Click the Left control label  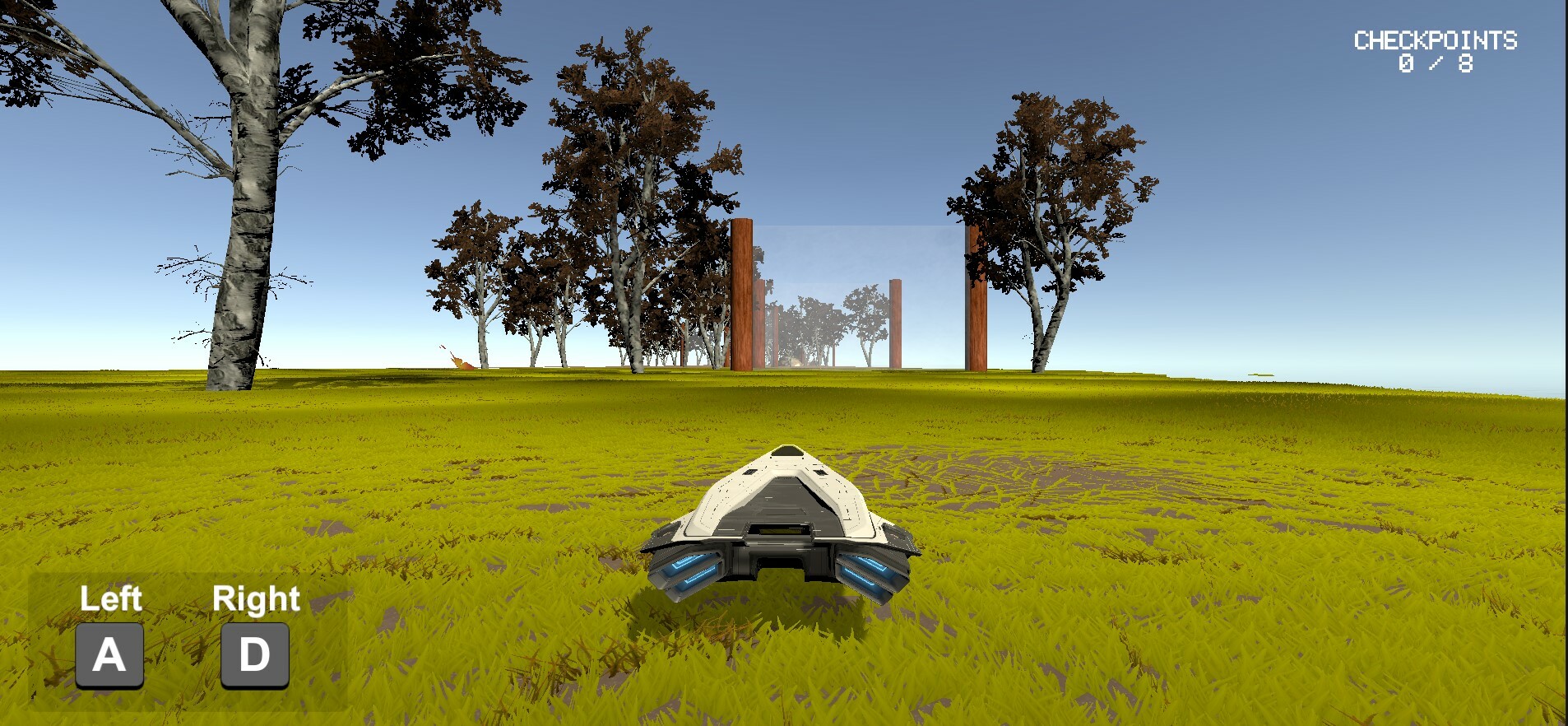click(110, 598)
